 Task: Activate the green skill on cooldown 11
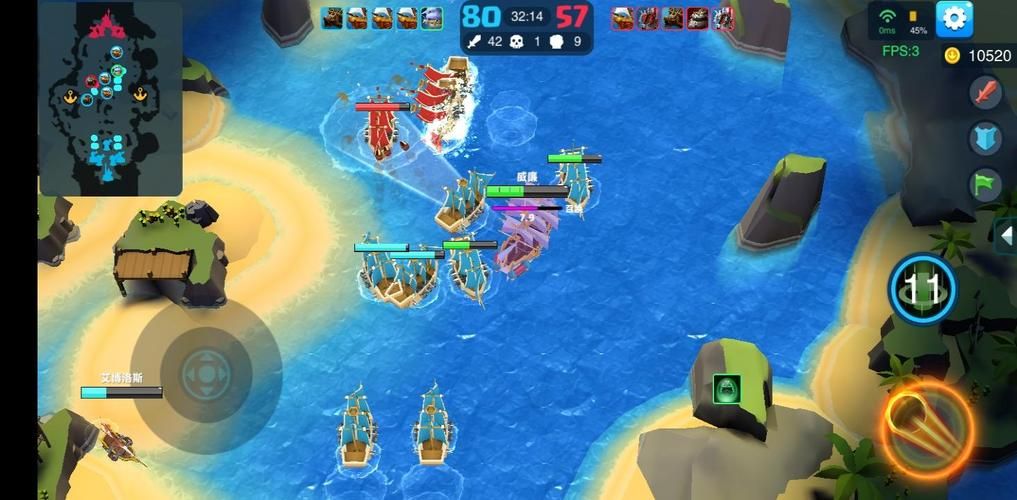tap(922, 290)
